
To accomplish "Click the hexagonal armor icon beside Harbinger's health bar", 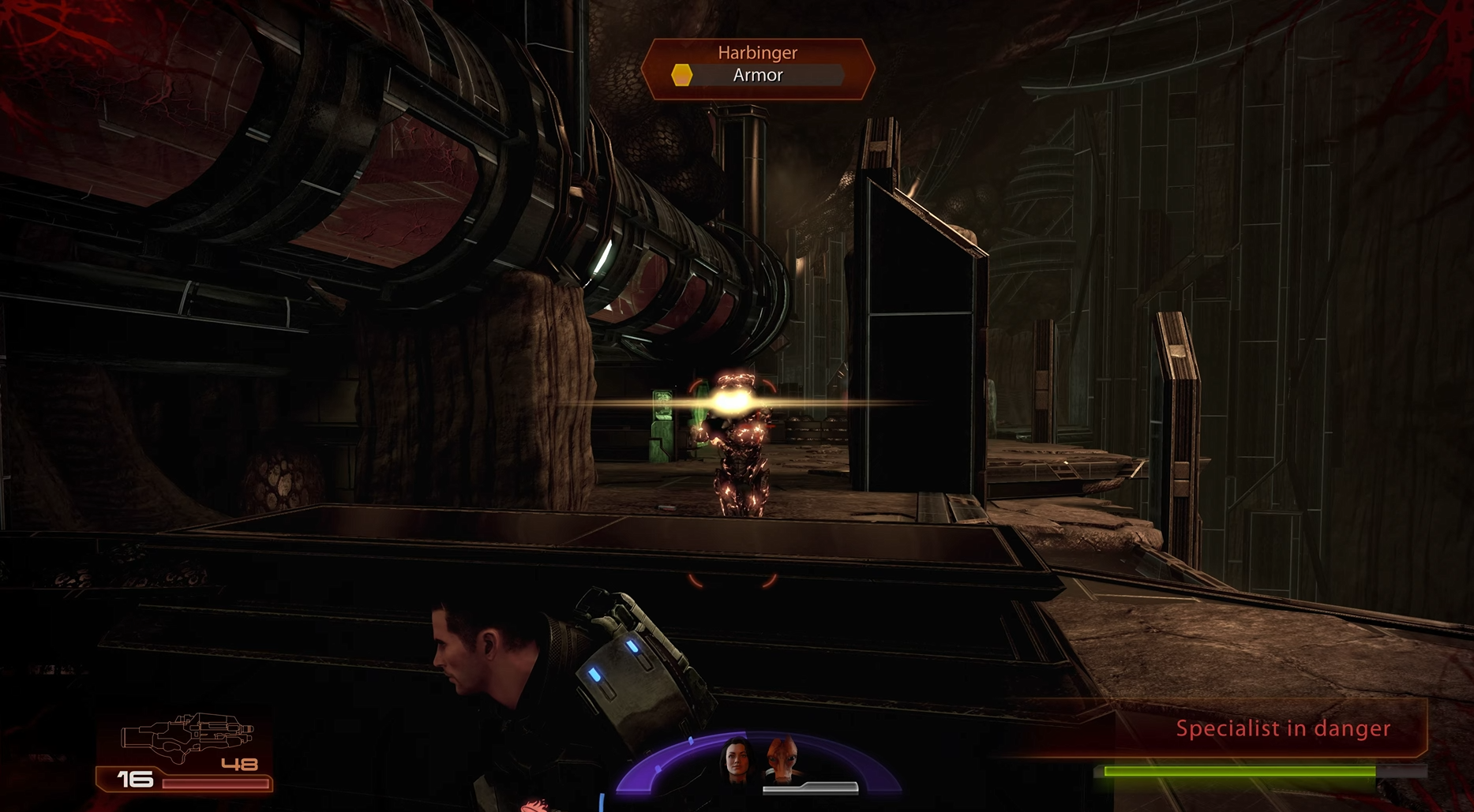I will (x=681, y=76).
